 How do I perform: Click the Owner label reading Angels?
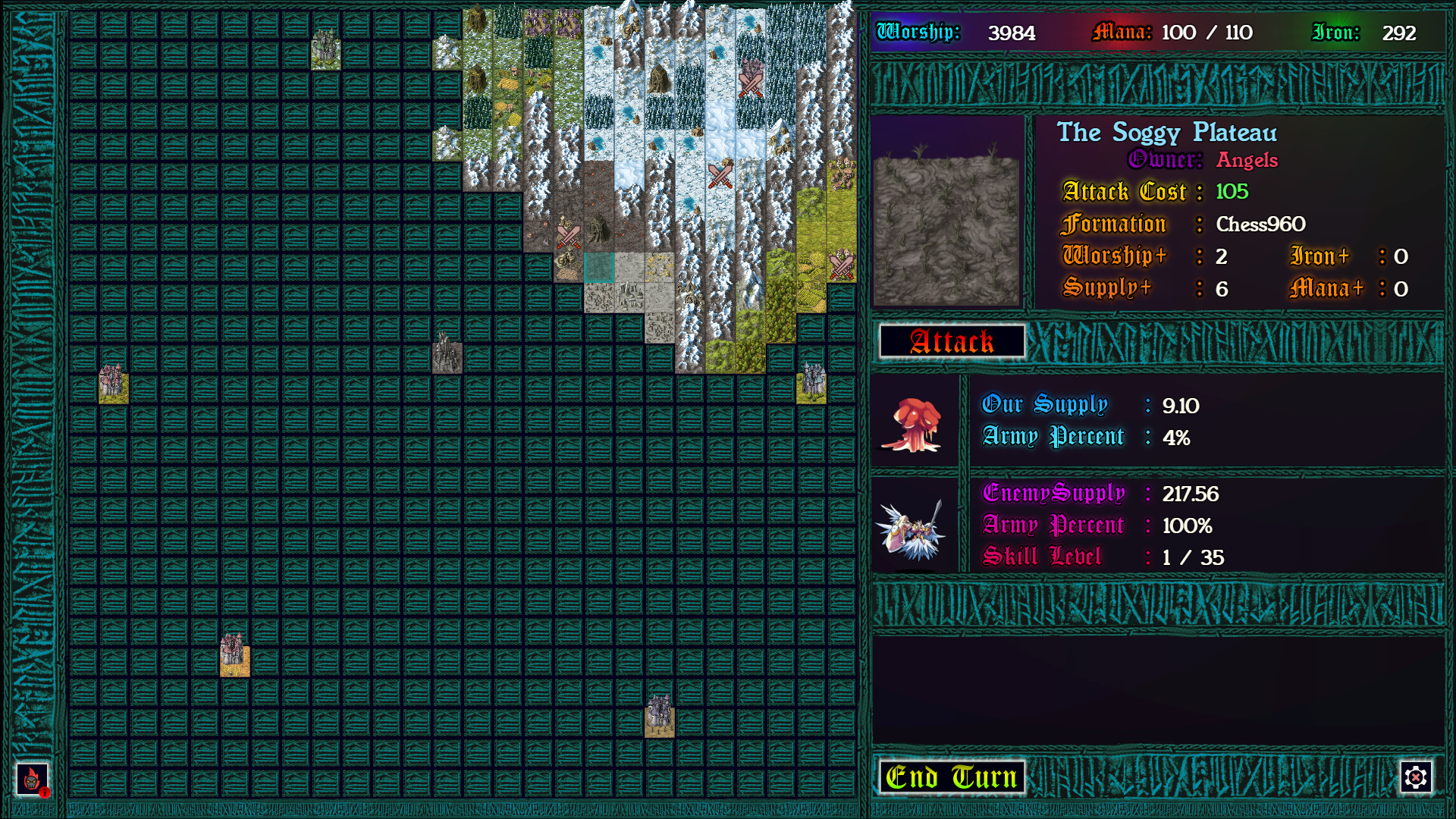[1247, 161]
